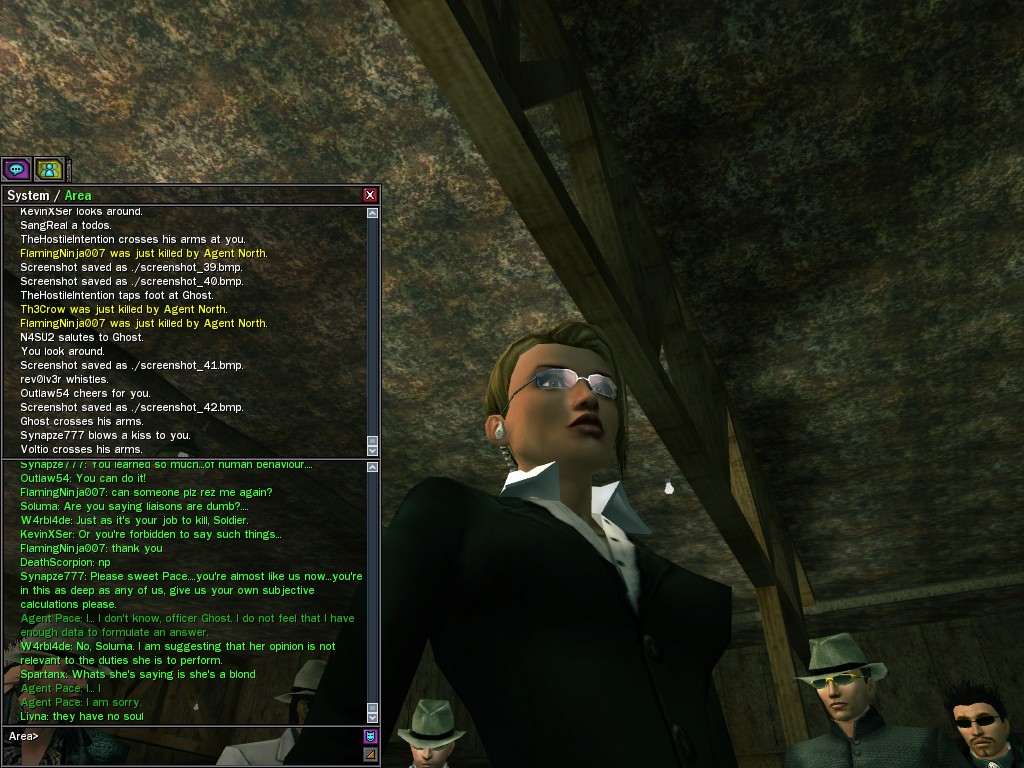Click the orange triangle resize button

370,754
